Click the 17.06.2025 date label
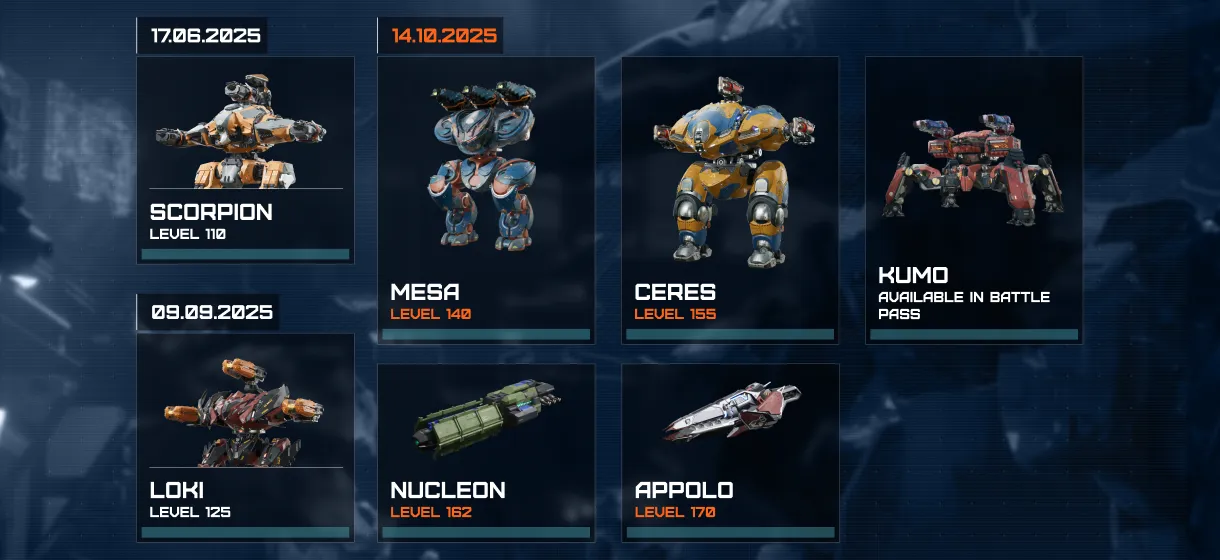Viewport: 1220px width, 560px height. 205,36
